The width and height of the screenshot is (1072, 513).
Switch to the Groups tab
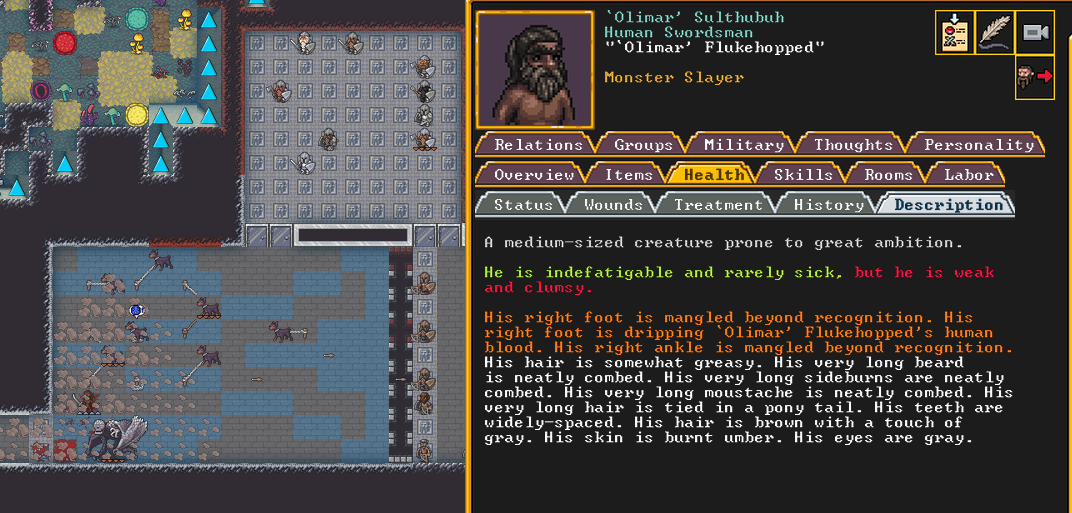[642, 145]
